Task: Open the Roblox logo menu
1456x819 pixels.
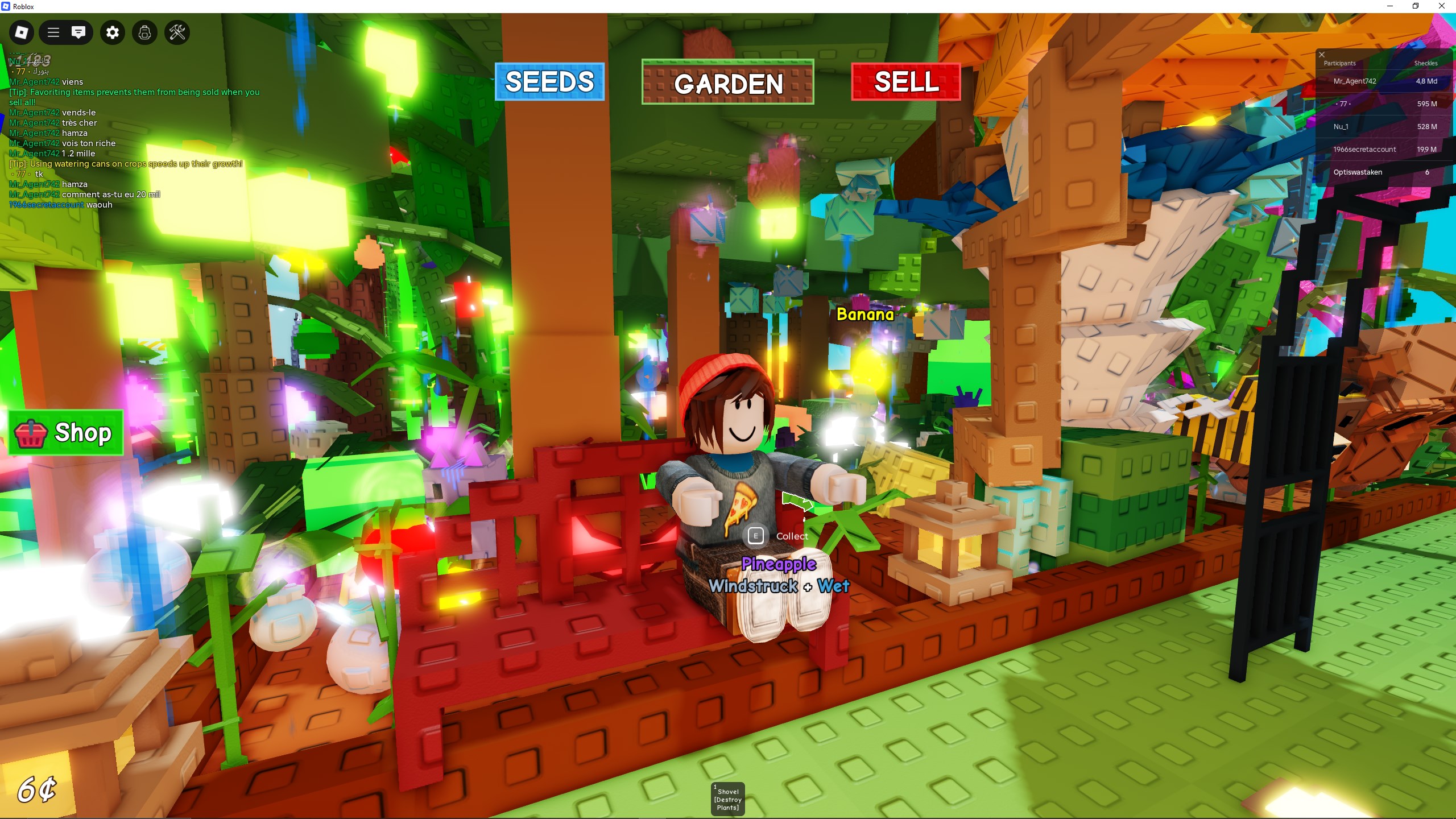Action: 21,32
